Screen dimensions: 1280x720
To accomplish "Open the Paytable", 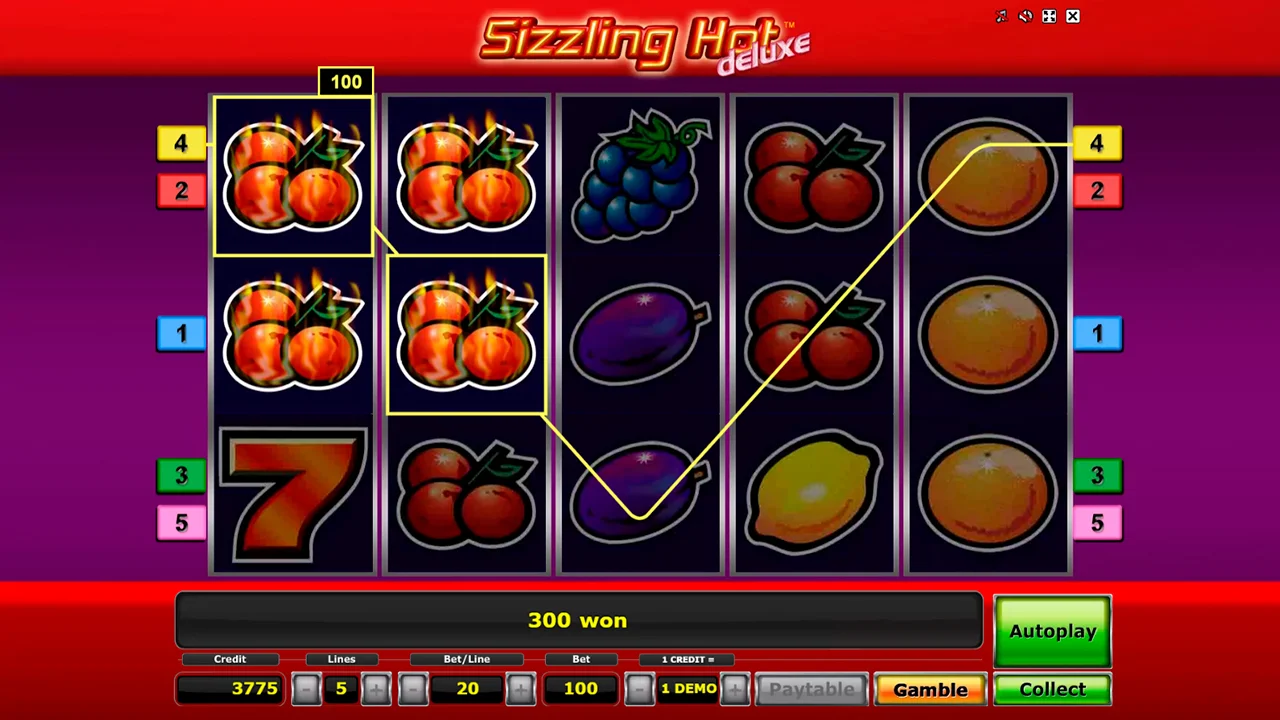I will [x=811, y=688].
